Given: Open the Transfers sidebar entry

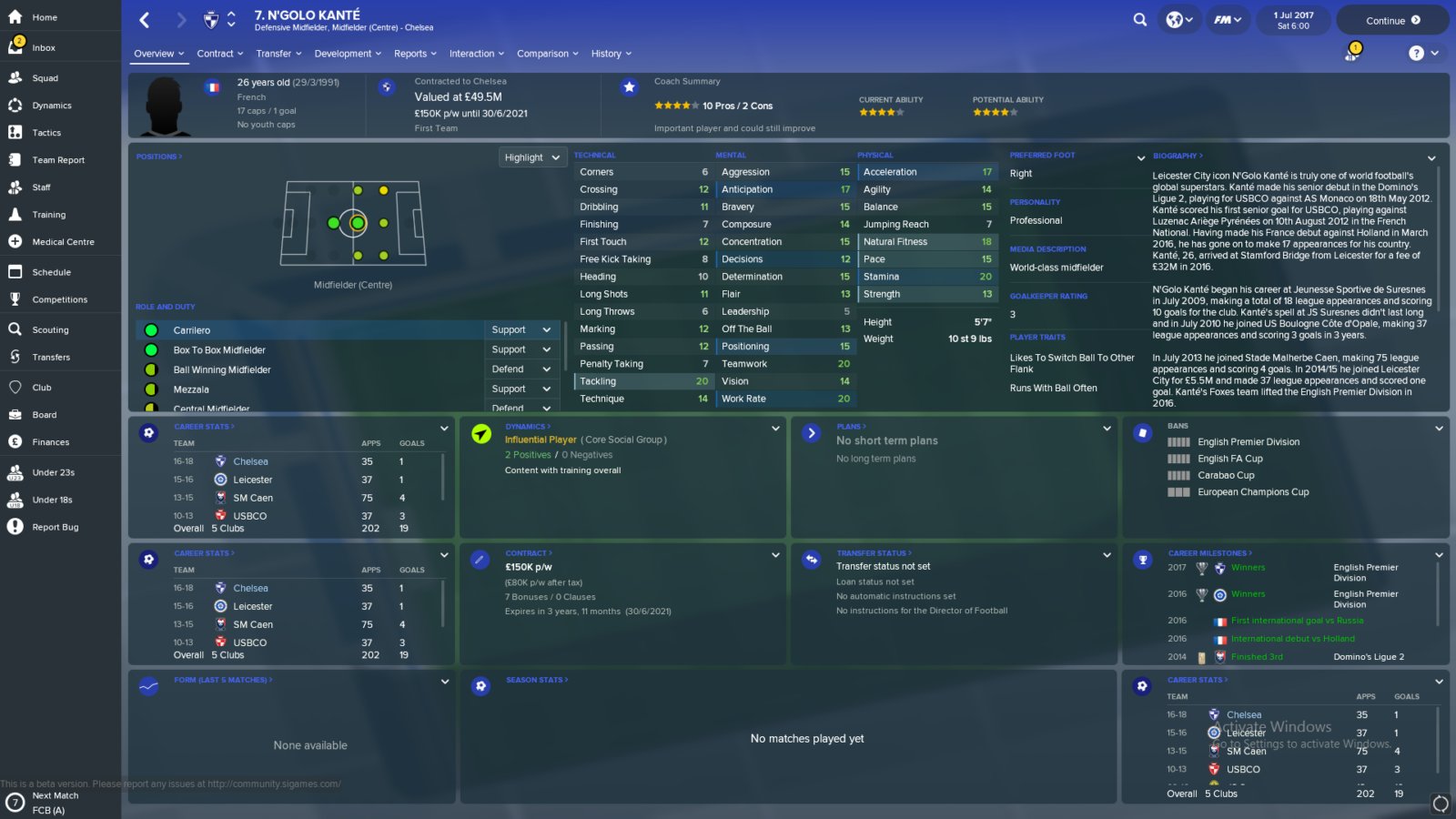Looking at the screenshot, I should pos(51,358).
